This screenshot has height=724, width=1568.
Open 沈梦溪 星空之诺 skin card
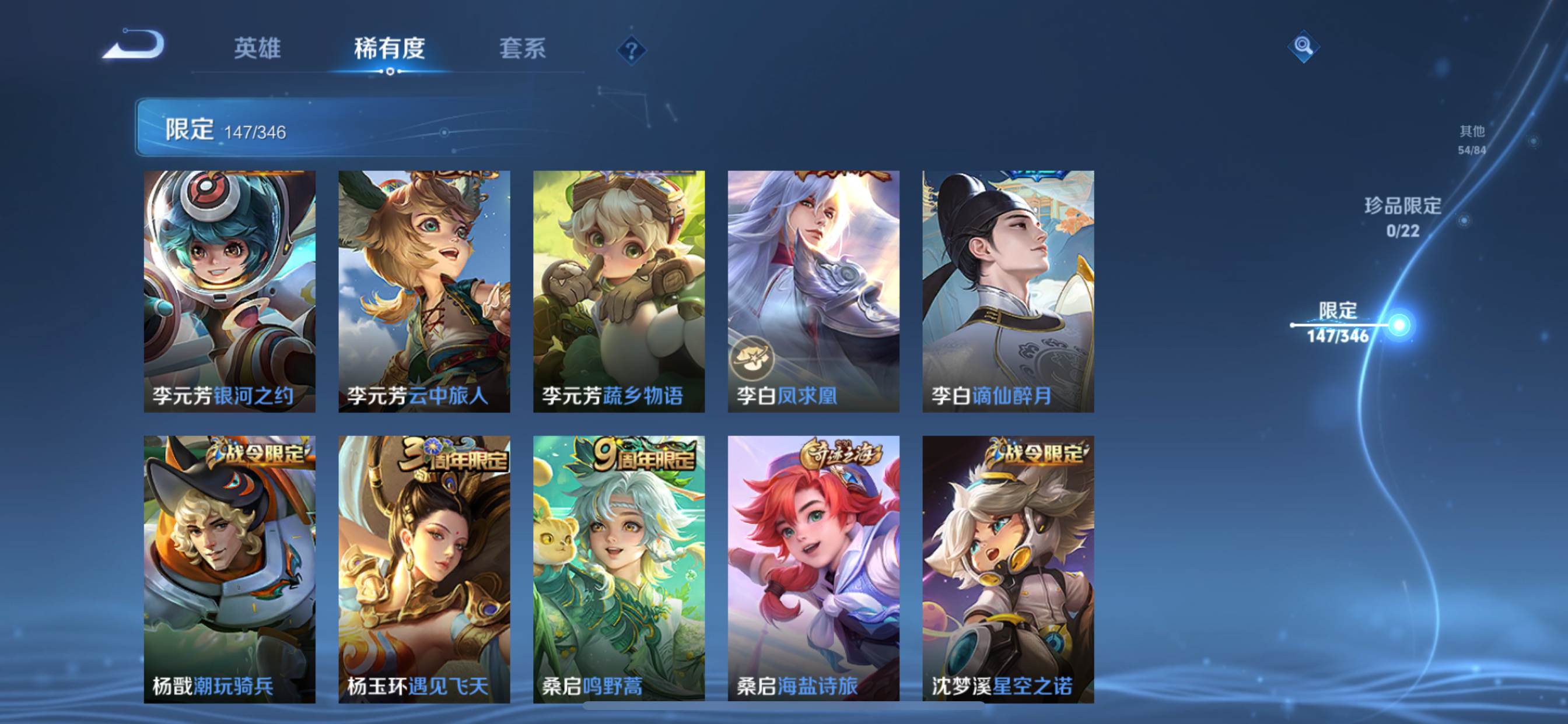(x=1009, y=568)
